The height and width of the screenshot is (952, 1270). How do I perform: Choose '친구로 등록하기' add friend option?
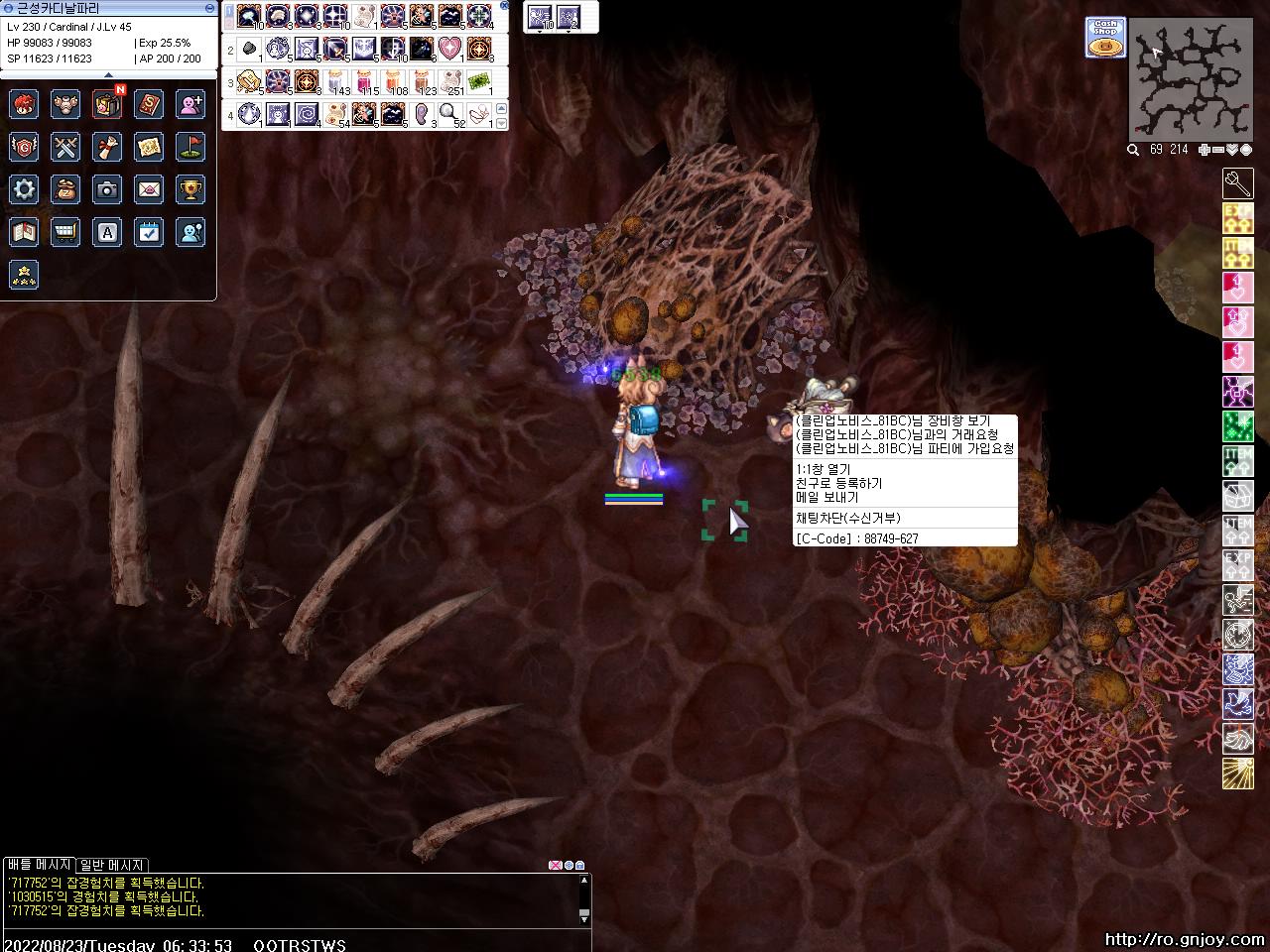838,483
